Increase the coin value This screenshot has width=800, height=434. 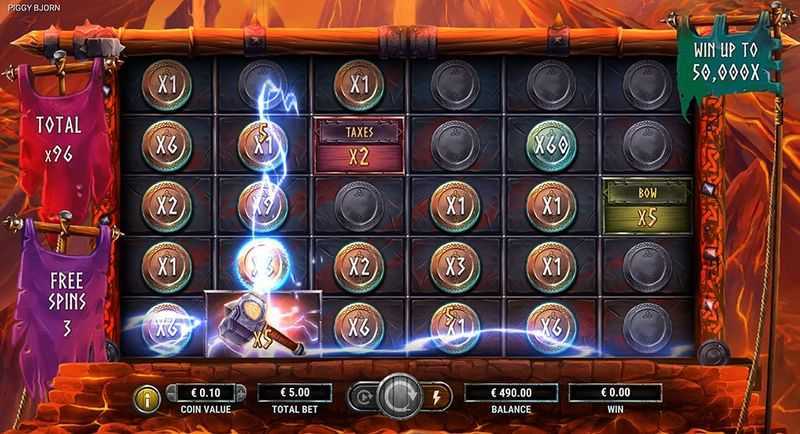tap(240, 393)
